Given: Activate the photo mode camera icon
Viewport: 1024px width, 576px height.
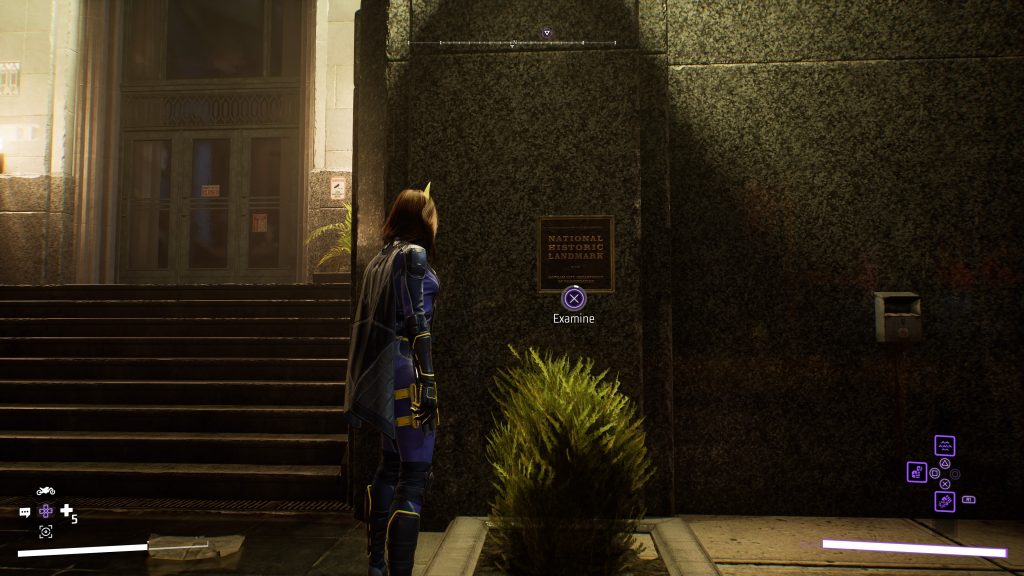Looking at the screenshot, I should coord(46,532).
